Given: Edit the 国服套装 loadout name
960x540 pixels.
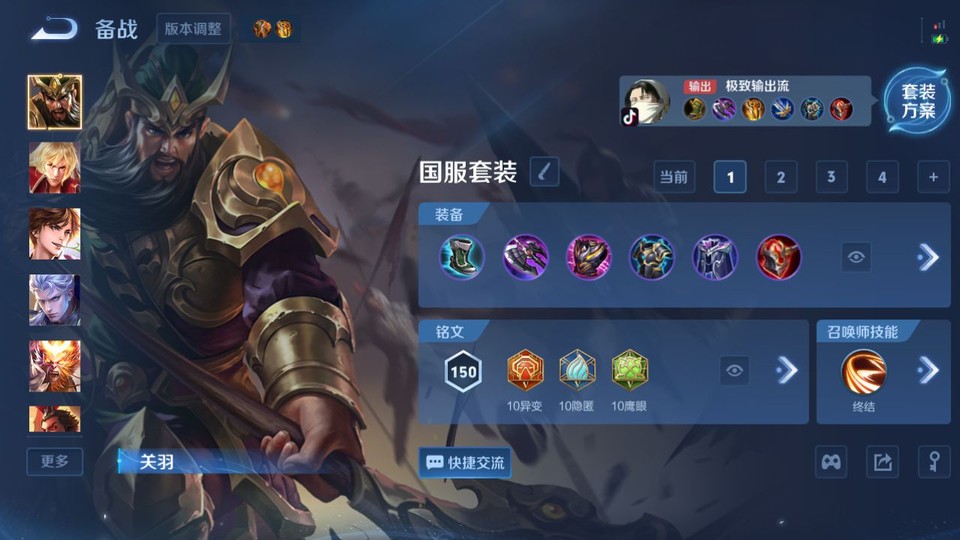Looking at the screenshot, I should coord(544,172).
